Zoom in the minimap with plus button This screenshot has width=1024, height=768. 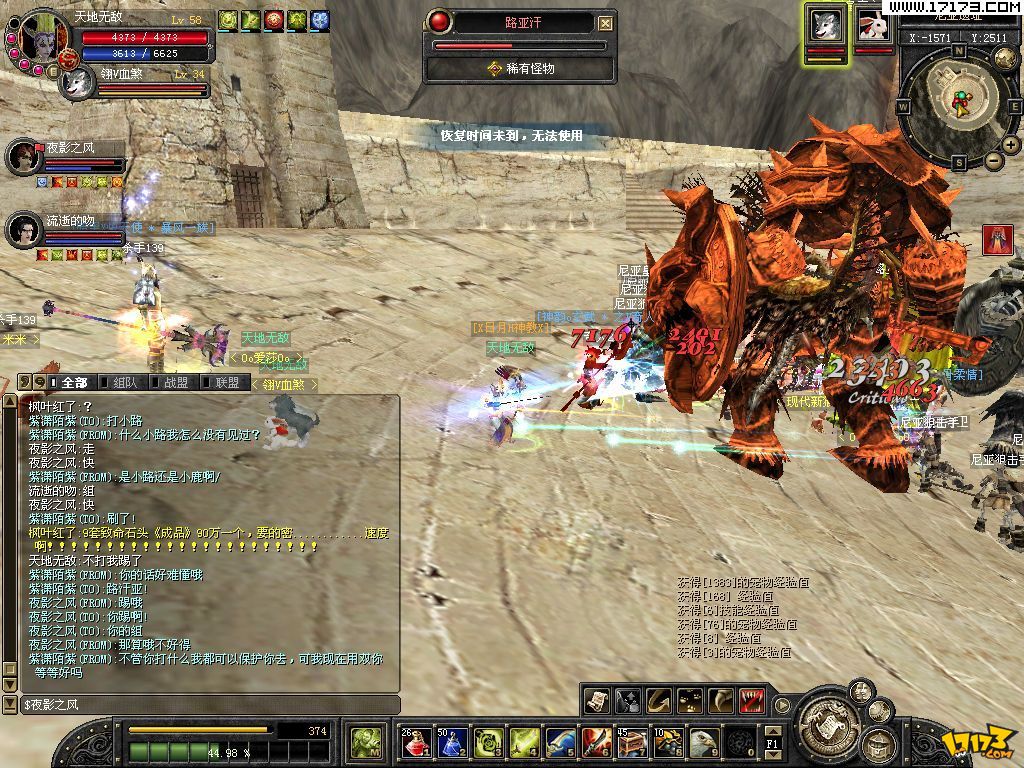click(x=1010, y=145)
